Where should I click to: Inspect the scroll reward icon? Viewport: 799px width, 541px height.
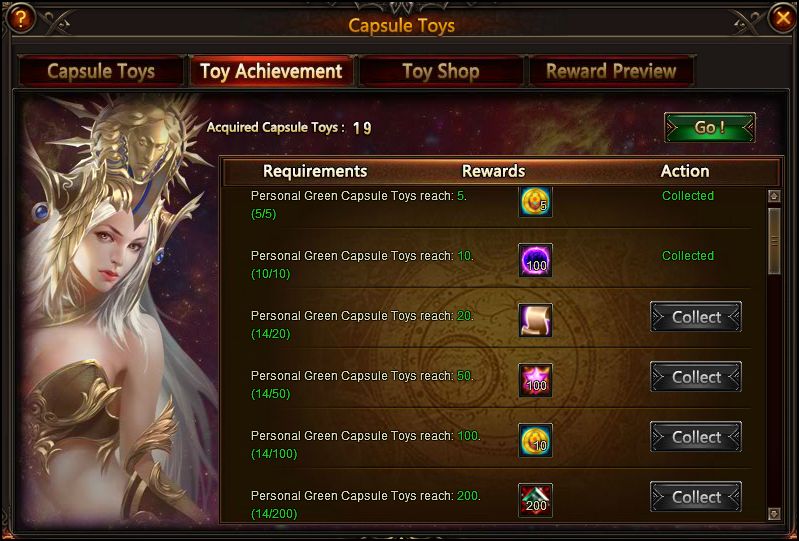point(535,320)
